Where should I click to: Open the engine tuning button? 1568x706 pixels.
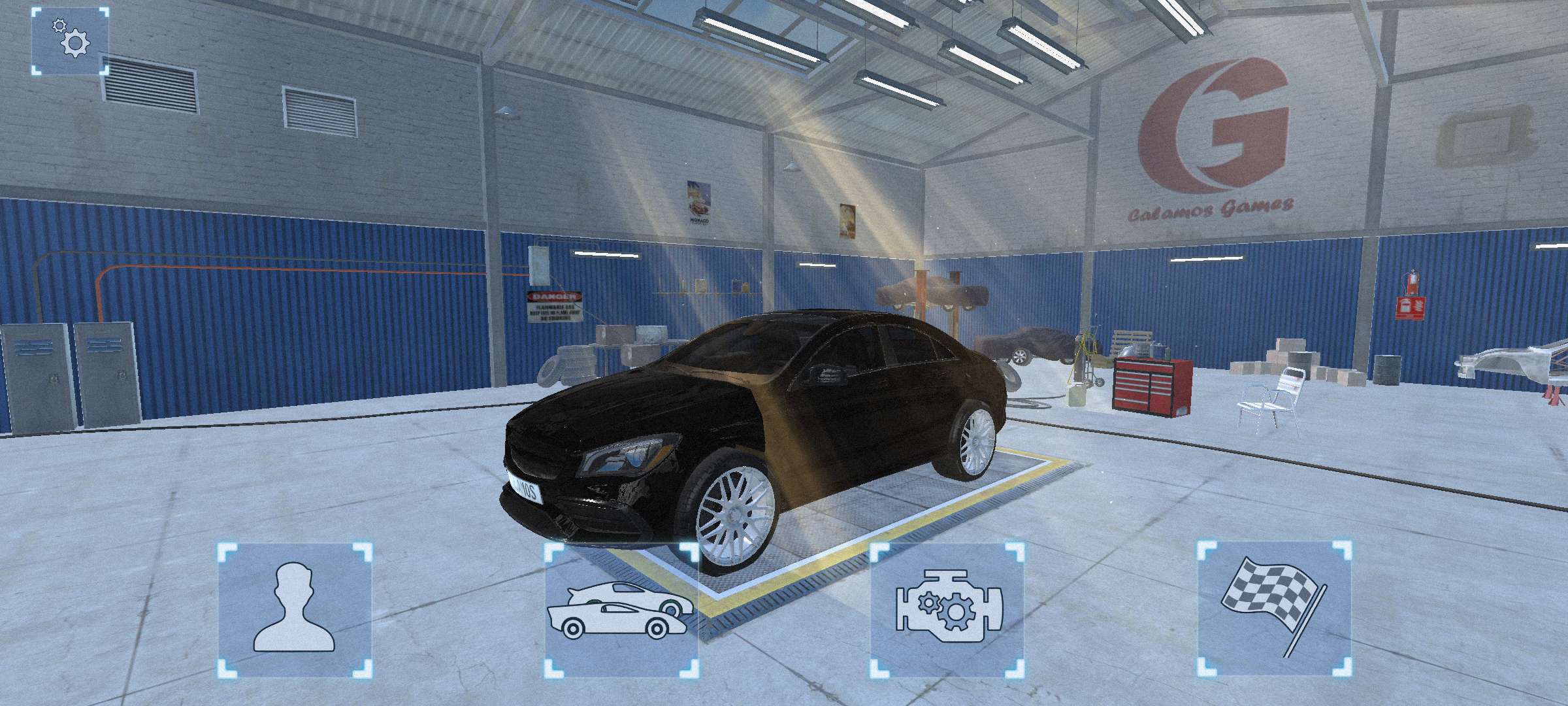click(x=948, y=610)
